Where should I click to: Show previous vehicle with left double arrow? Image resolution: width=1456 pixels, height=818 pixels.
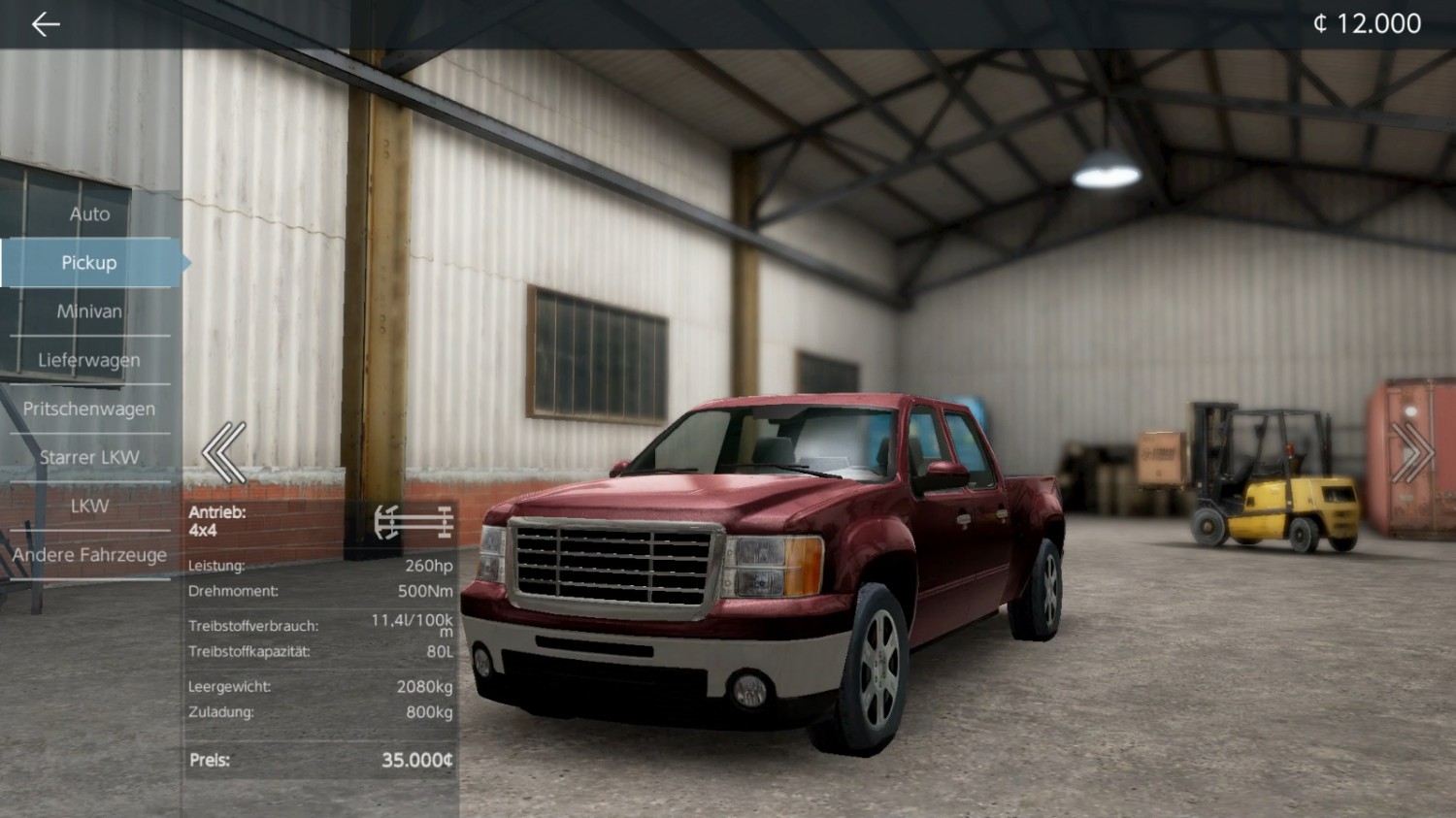coord(224,452)
